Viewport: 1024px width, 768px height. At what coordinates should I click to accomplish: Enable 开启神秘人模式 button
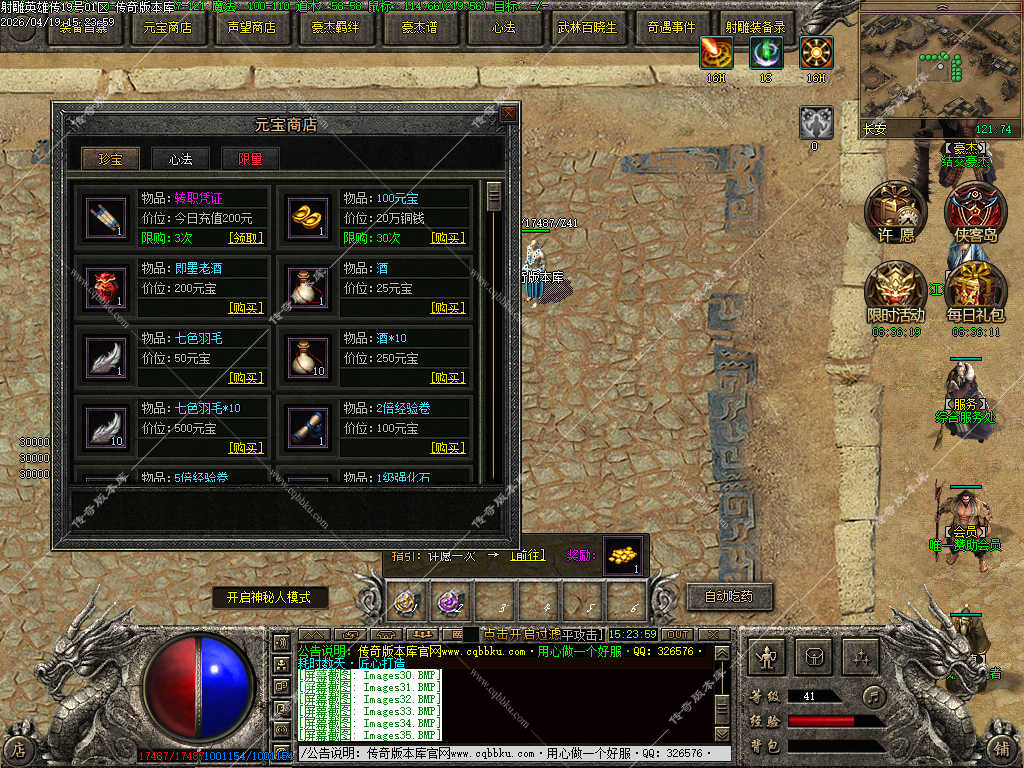coord(269,598)
